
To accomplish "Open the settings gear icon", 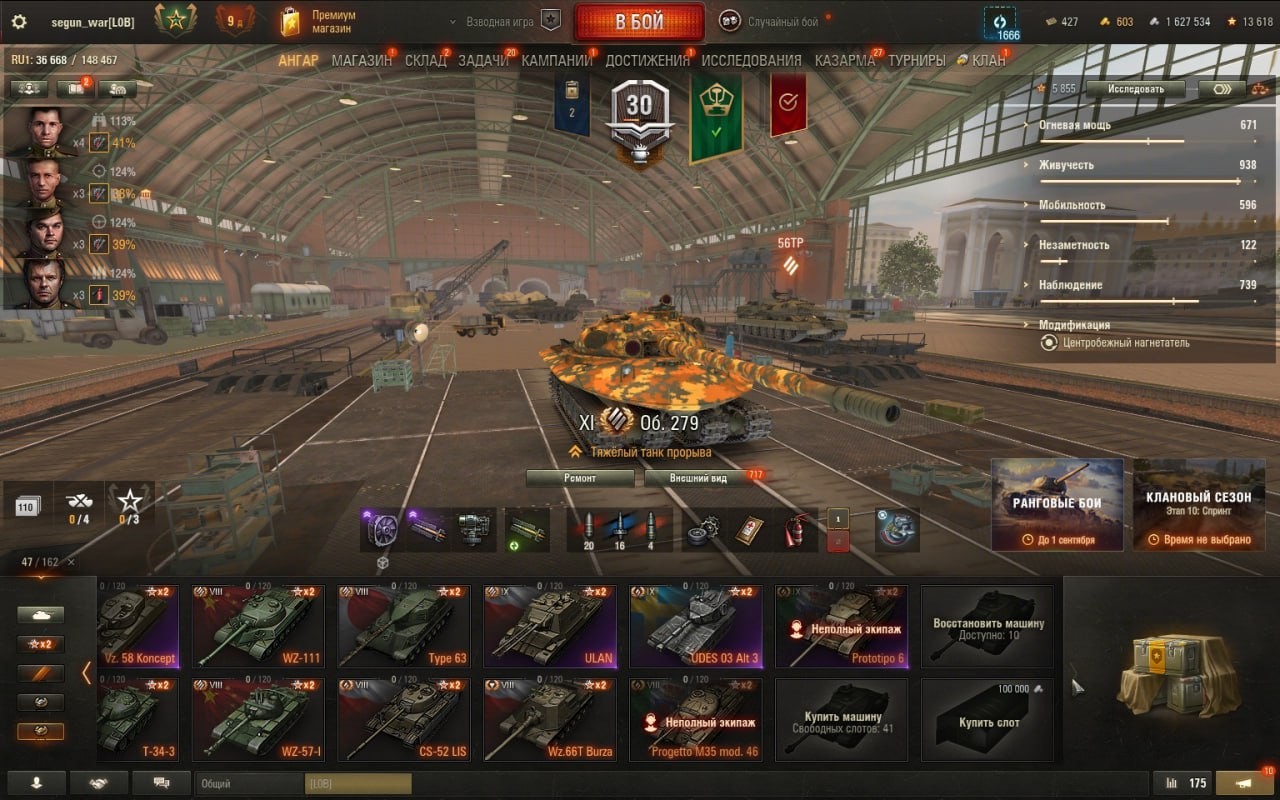I will coord(18,22).
